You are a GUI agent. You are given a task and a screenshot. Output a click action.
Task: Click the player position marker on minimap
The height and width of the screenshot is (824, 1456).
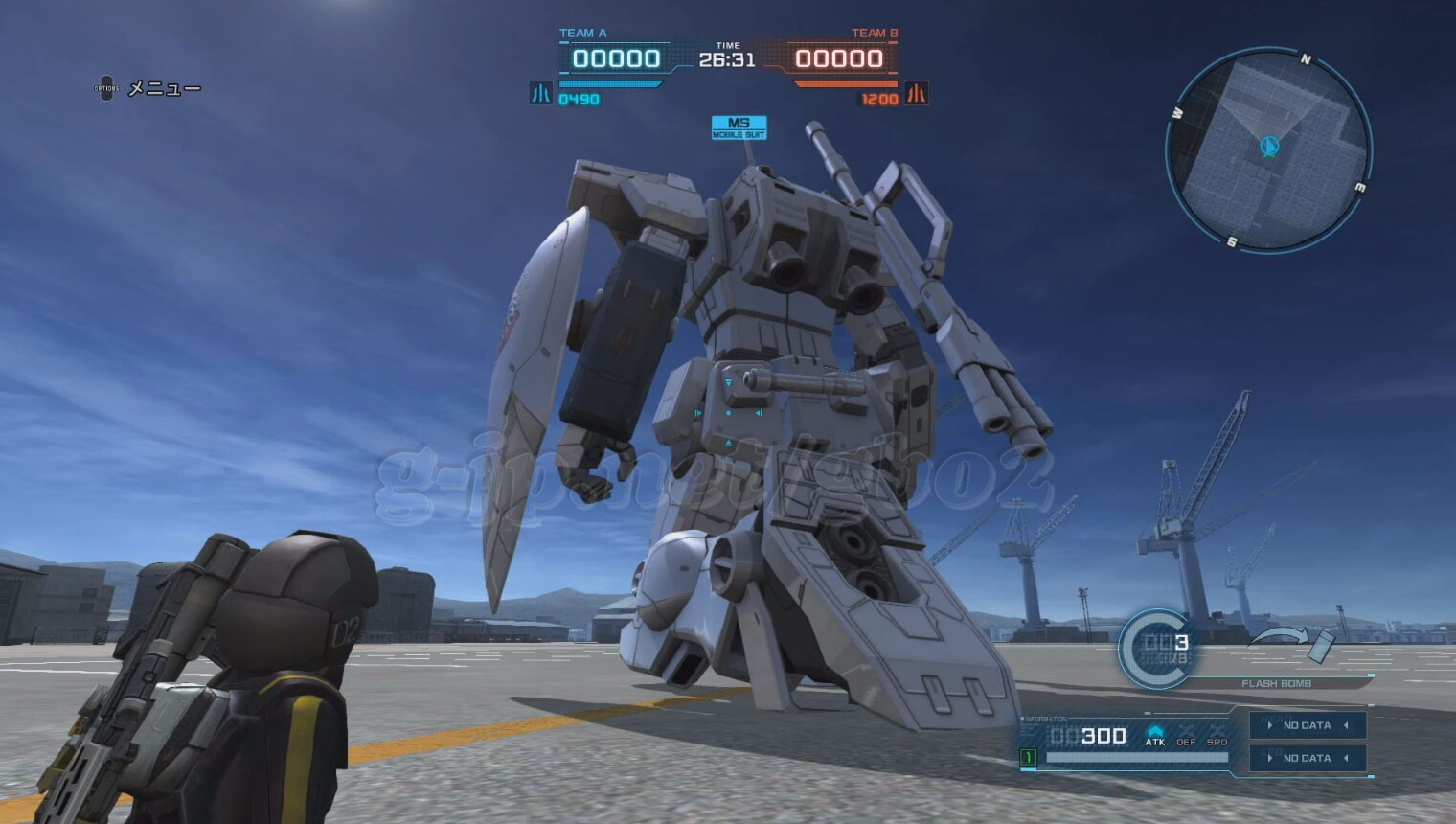(x=1270, y=146)
